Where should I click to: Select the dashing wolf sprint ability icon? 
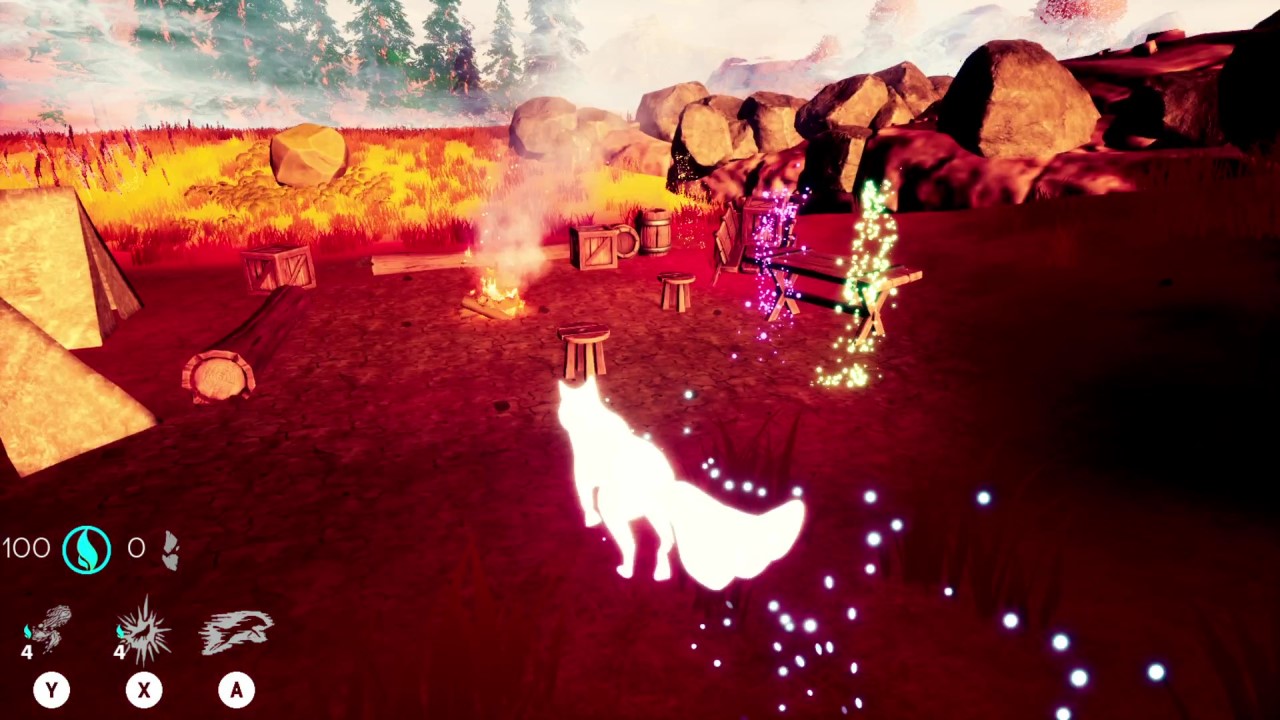(x=236, y=630)
